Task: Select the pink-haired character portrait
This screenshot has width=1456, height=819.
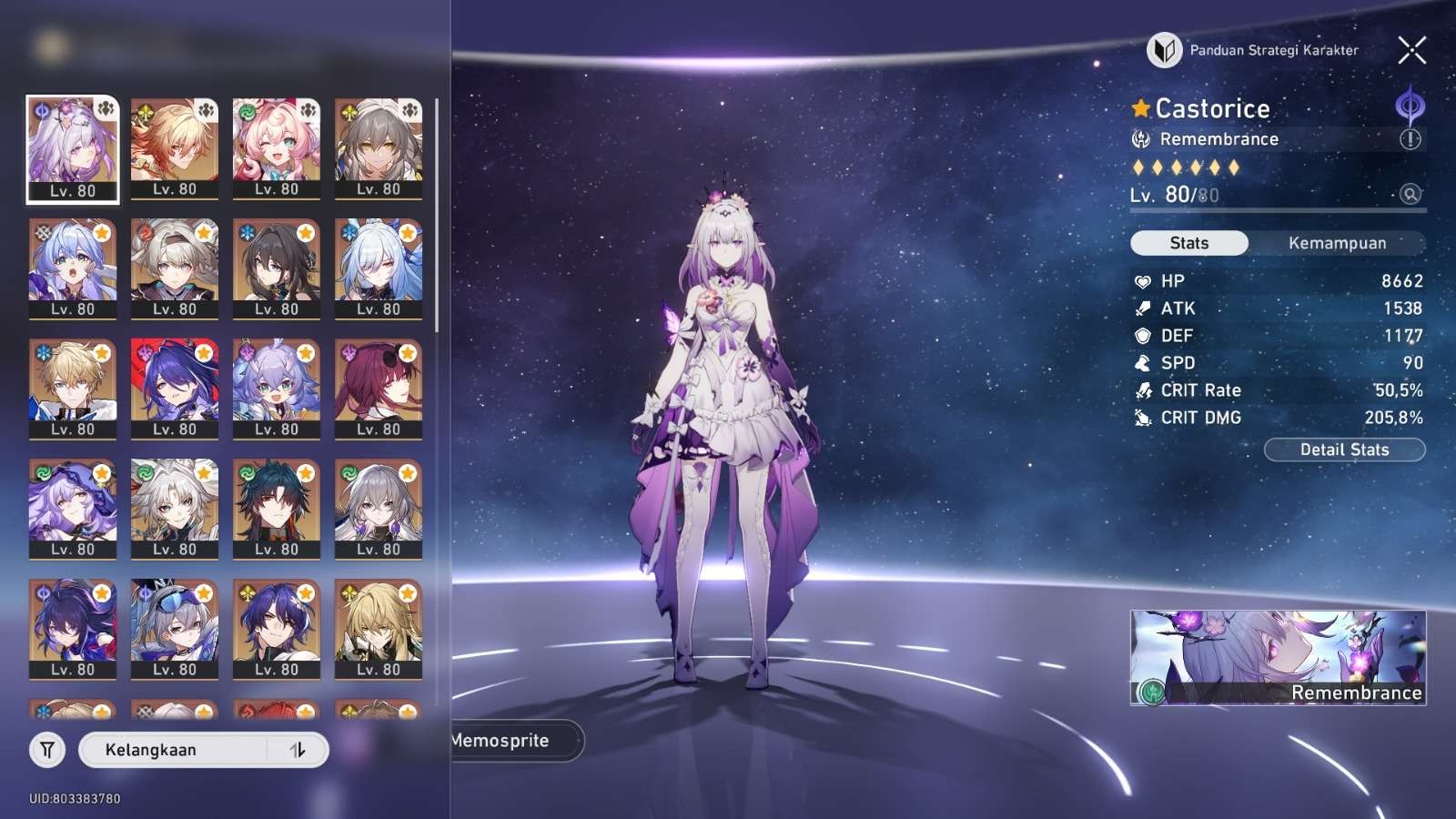Action: tap(277, 148)
